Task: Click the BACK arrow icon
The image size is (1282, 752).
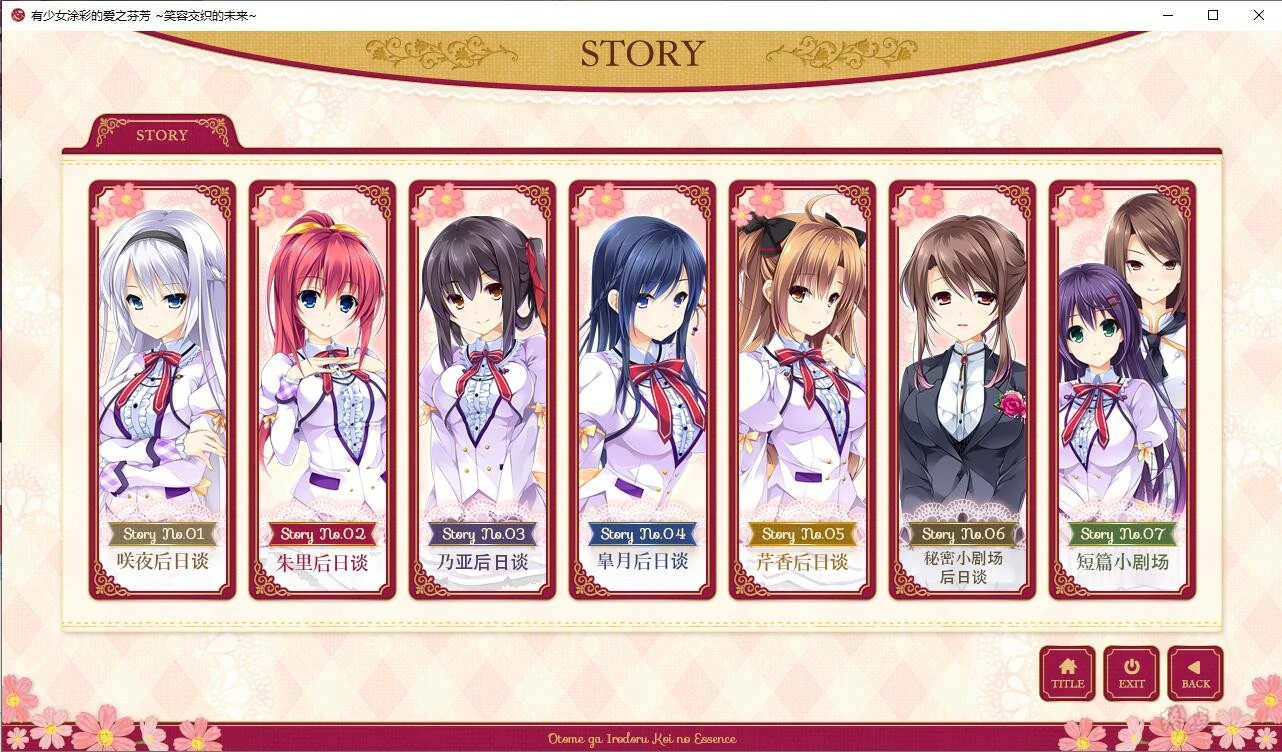Action: coord(1195,665)
